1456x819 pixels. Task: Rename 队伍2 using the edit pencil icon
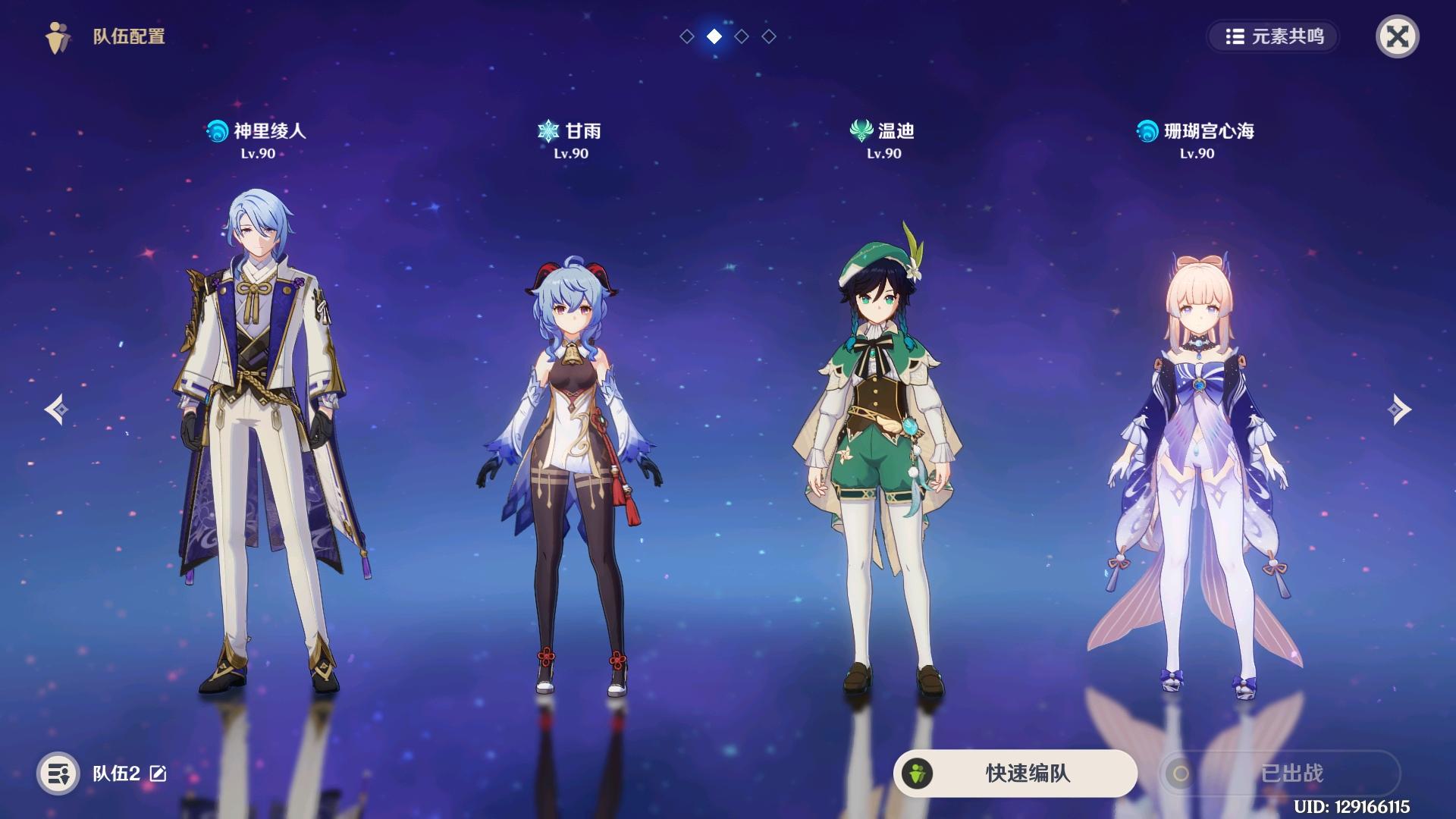pyautogui.click(x=158, y=773)
